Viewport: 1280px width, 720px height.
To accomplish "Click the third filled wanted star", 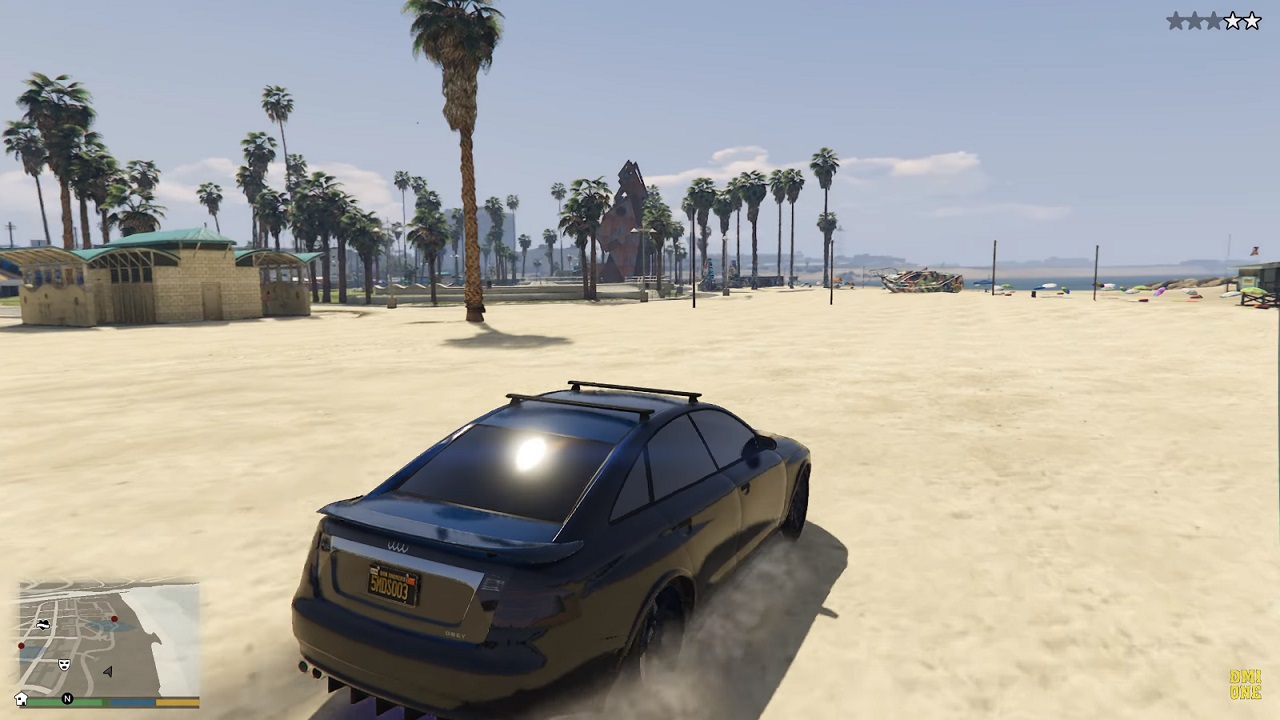I will pyautogui.click(x=1213, y=20).
